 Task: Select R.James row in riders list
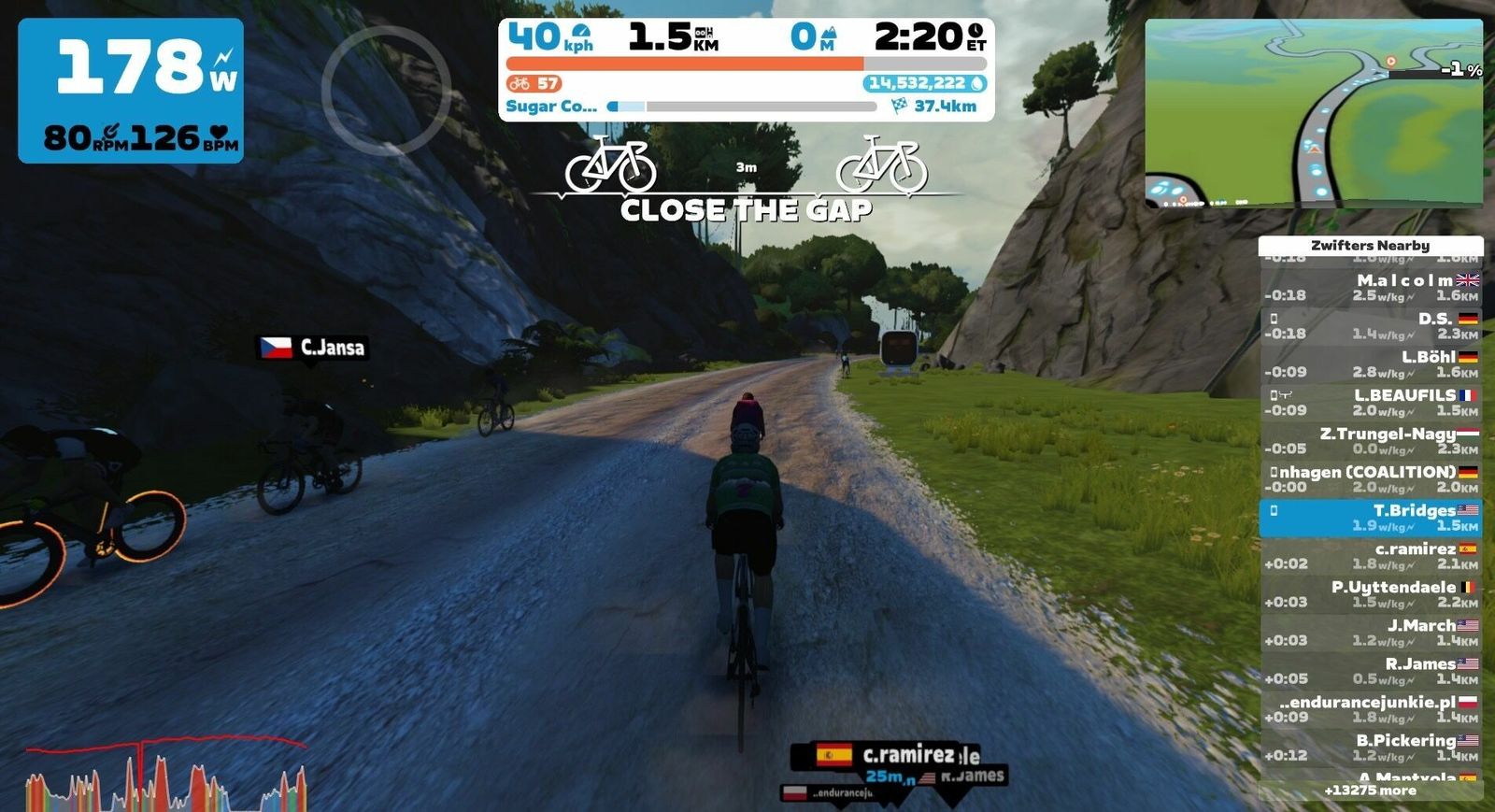click(x=1371, y=671)
